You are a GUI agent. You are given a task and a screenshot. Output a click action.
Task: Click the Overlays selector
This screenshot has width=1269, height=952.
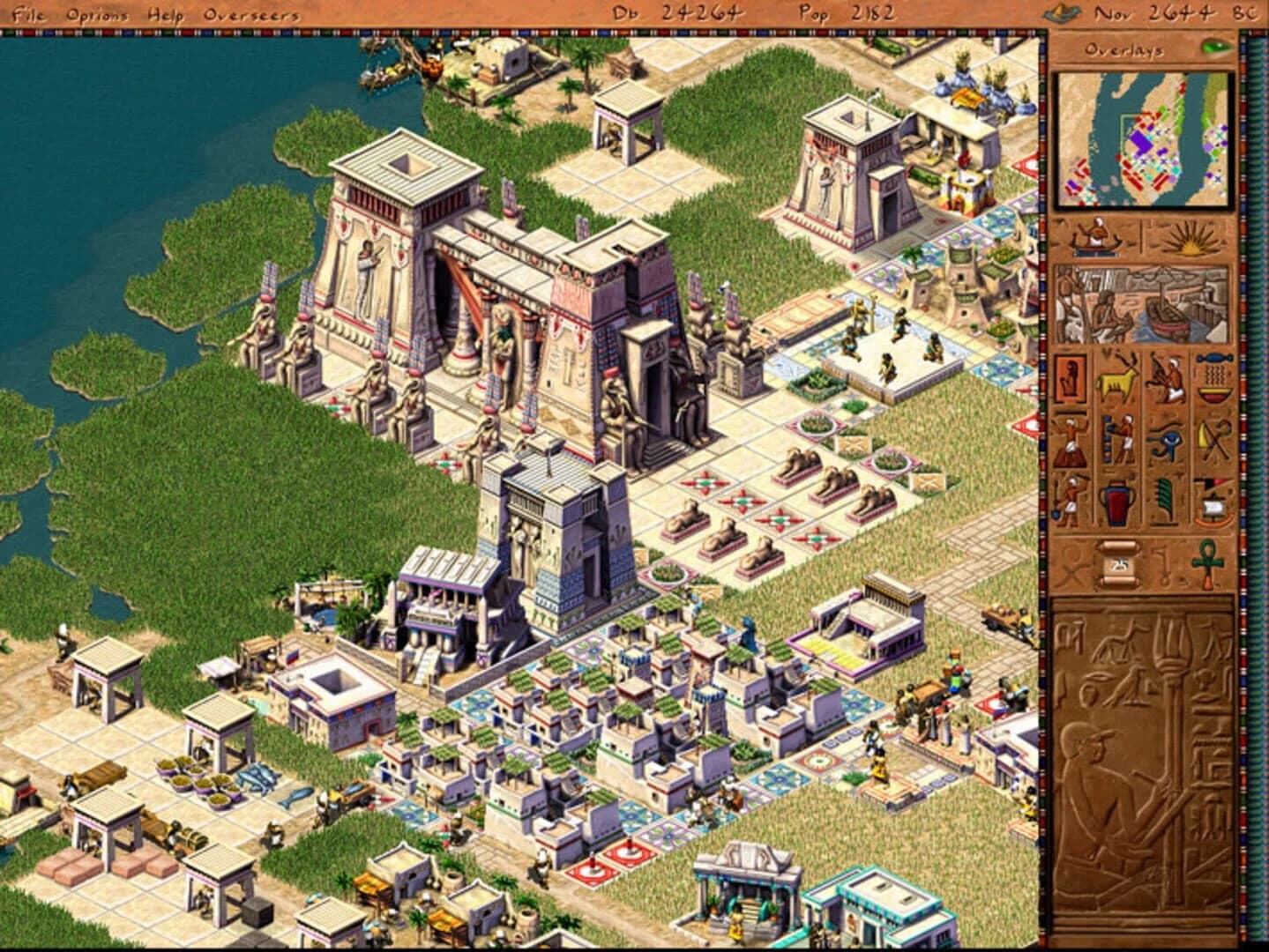[x=1124, y=51]
